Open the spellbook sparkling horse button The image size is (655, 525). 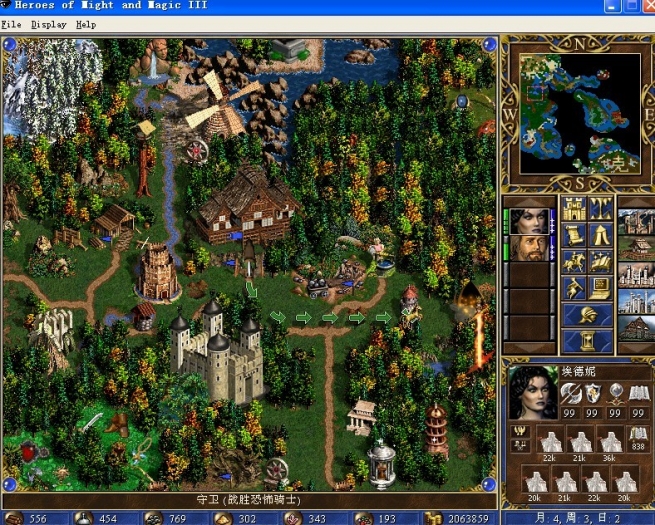601,262
